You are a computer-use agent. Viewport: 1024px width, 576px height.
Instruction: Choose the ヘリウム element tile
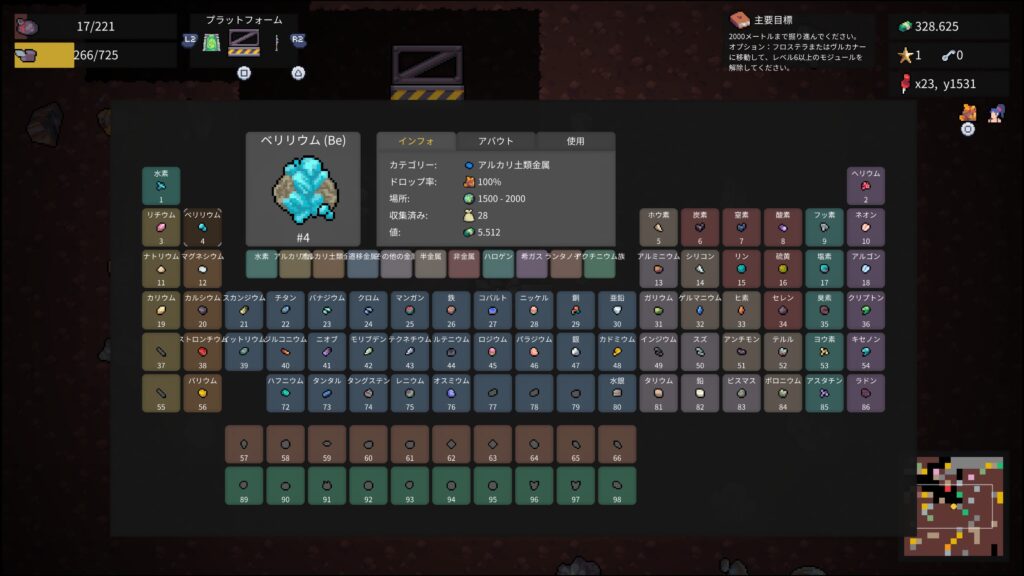[866, 186]
